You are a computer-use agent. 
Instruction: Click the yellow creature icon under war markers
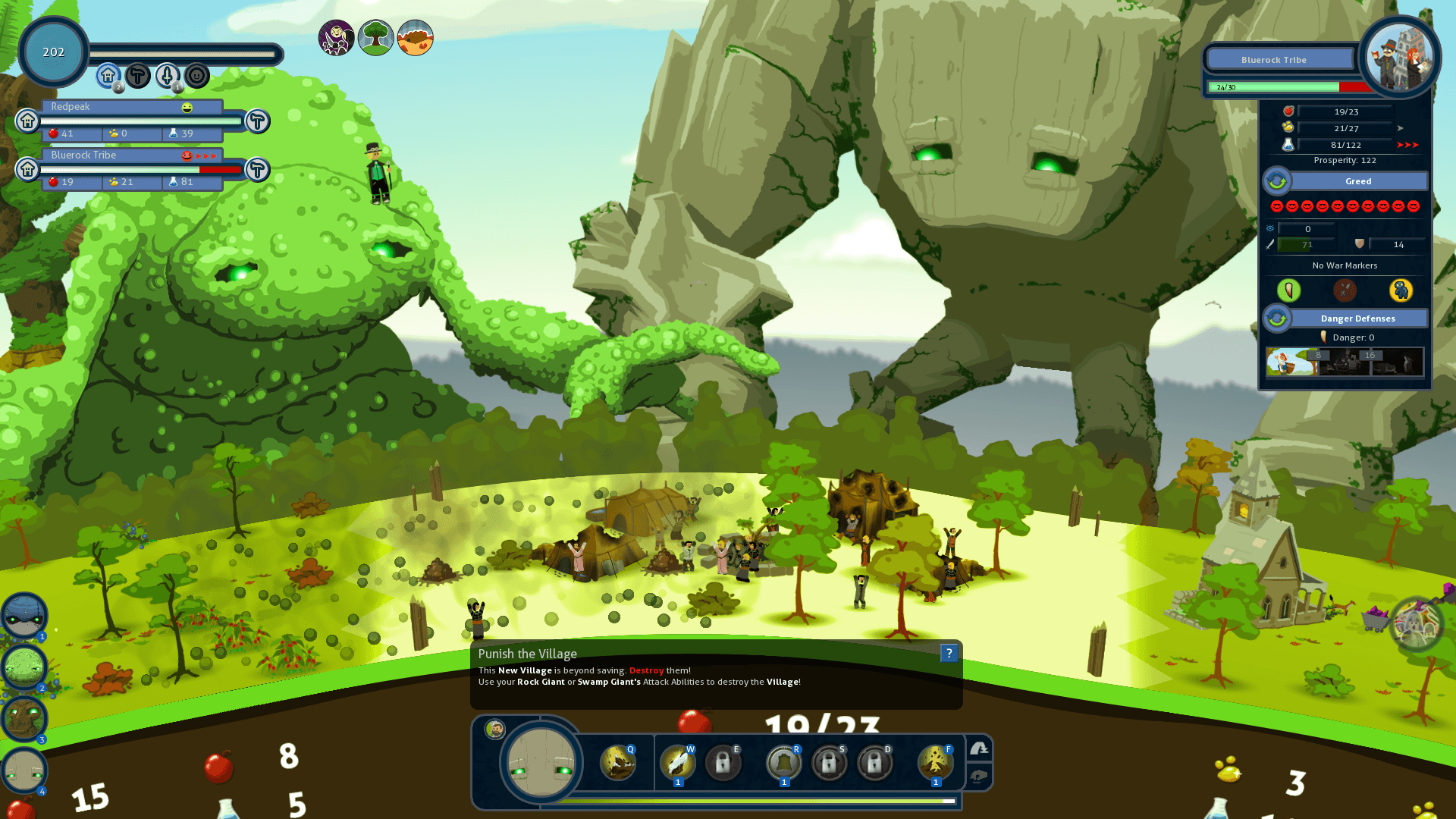(x=1401, y=290)
